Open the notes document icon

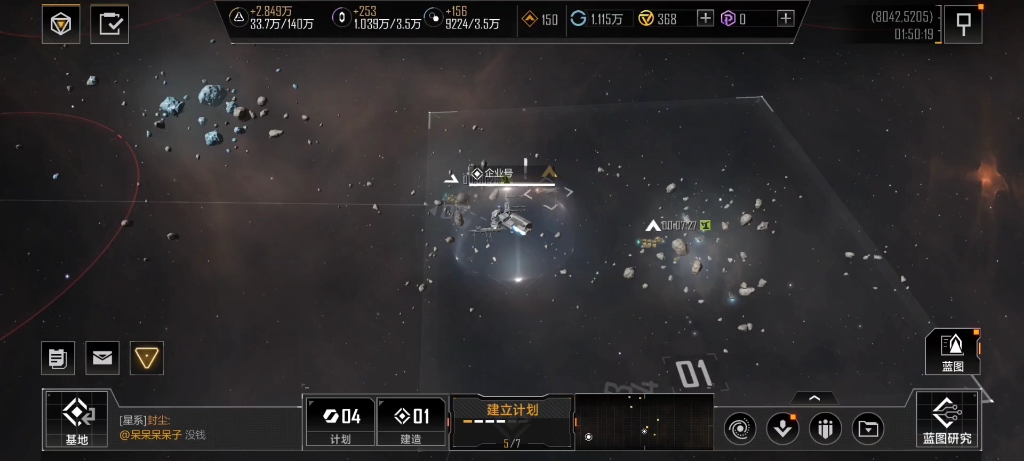[57, 357]
